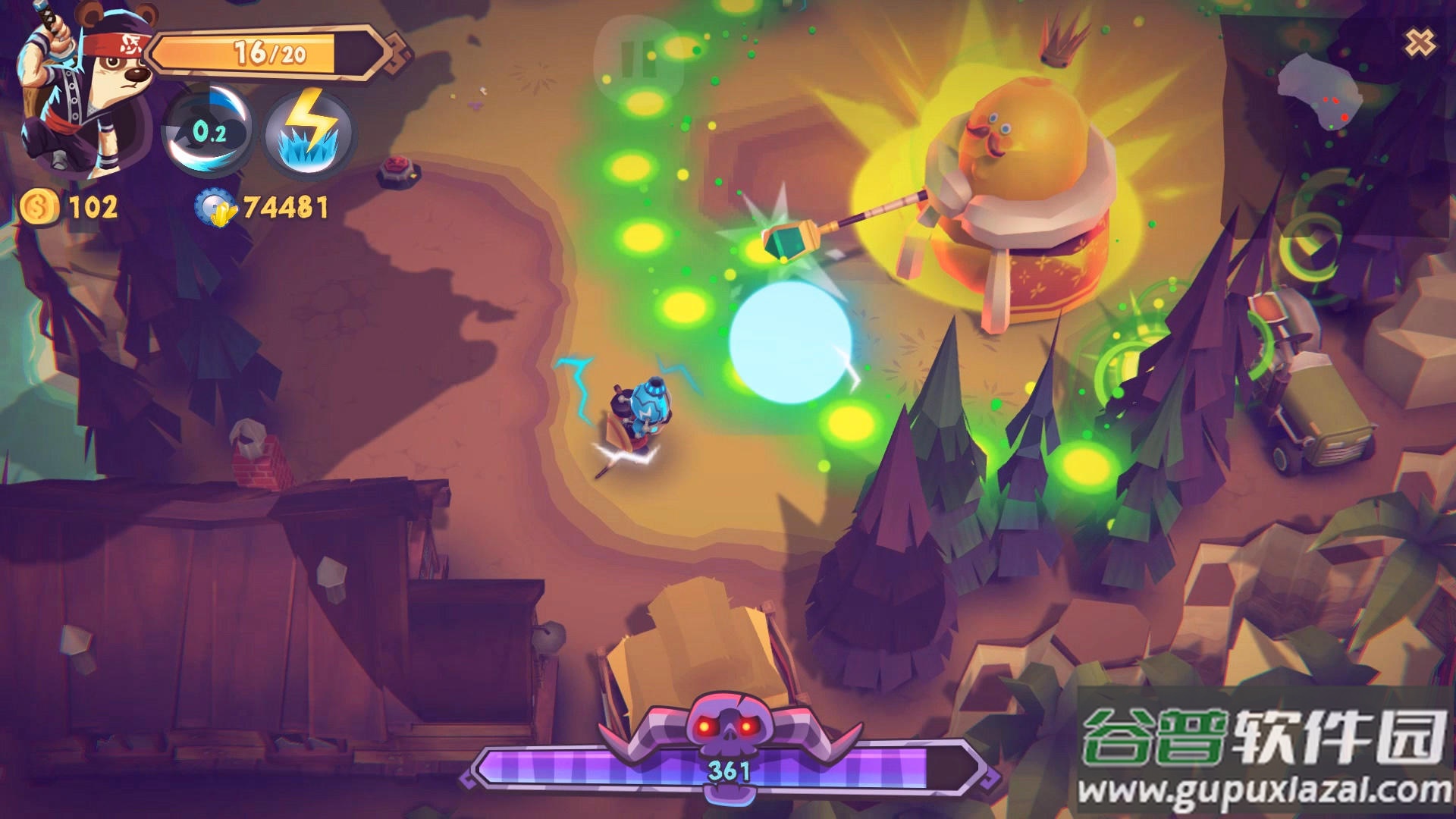
Task: Activate the lightning bolt ability
Action: (x=309, y=133)
